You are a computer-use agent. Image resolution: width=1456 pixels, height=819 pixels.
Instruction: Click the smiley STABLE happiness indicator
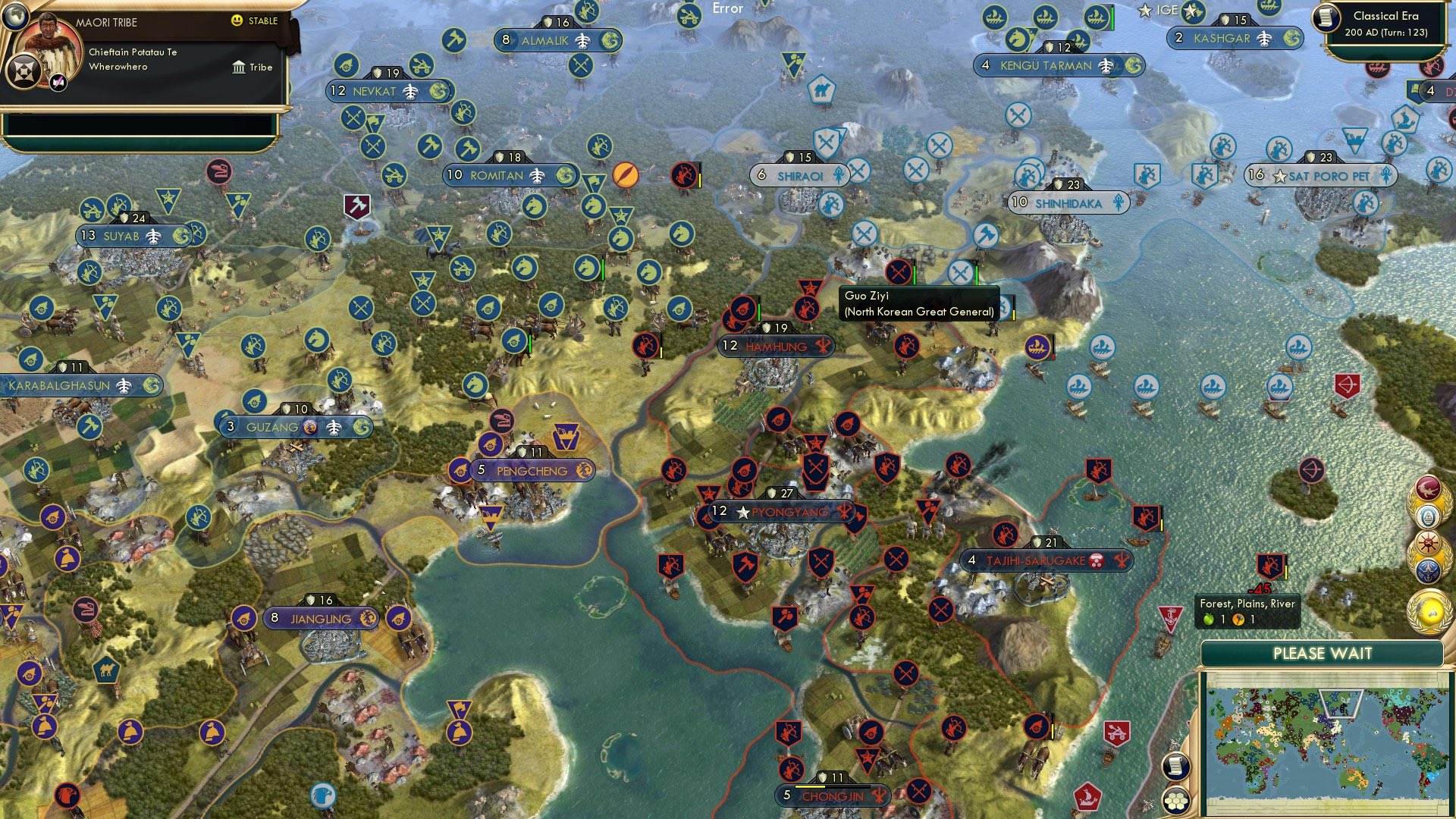237,20
